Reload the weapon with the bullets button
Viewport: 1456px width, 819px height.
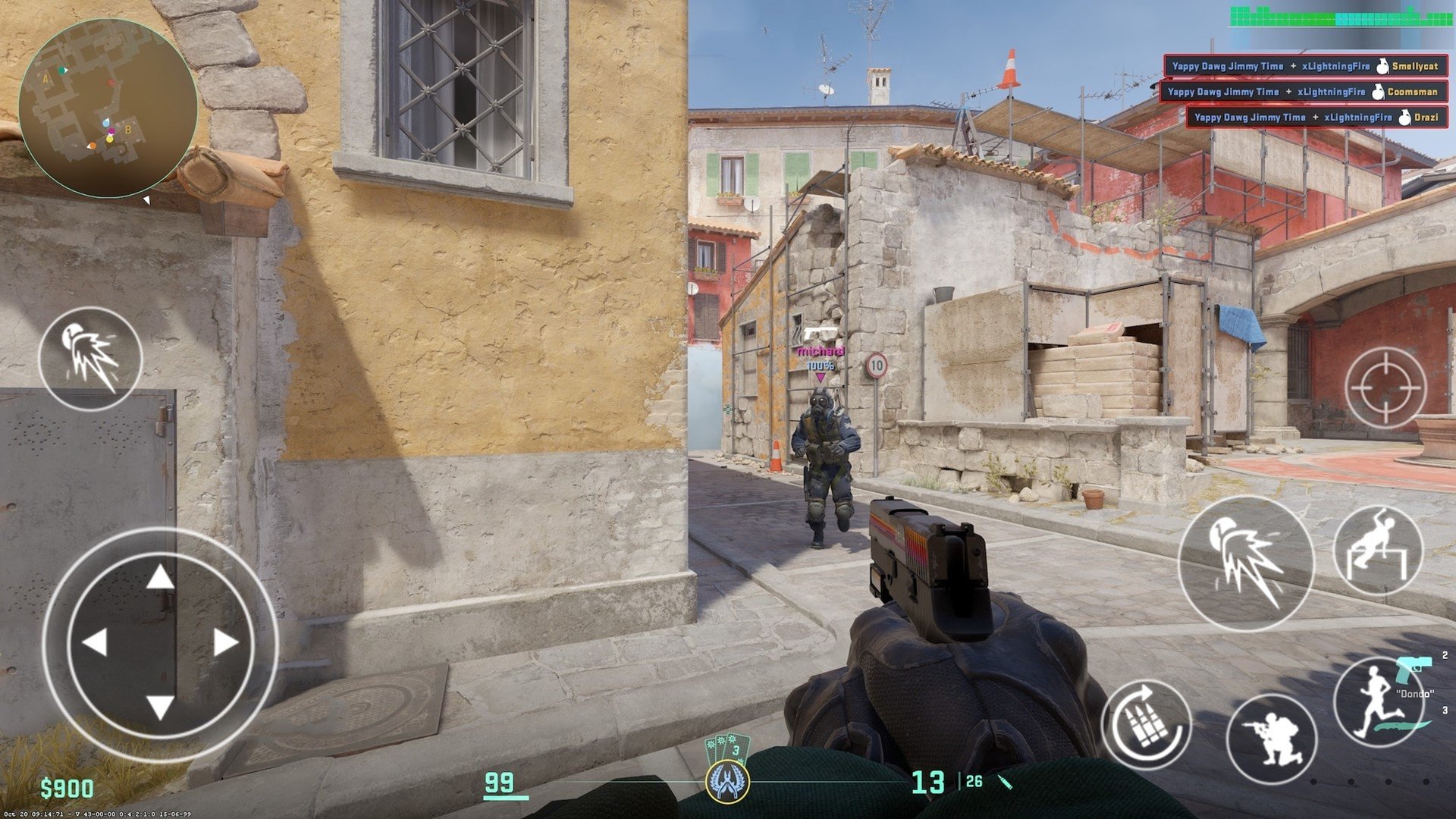[x=1146, y=725]
